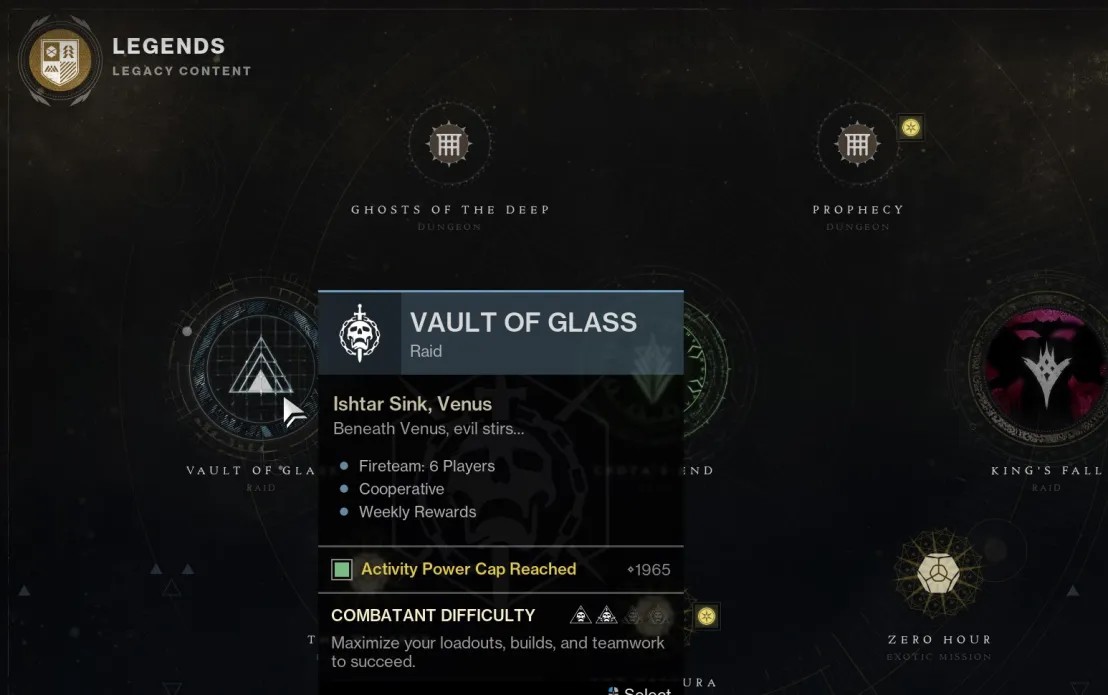Select the Prophecy dungeon node
This screenshot has width=1108, height=695.
pos(857,146)
